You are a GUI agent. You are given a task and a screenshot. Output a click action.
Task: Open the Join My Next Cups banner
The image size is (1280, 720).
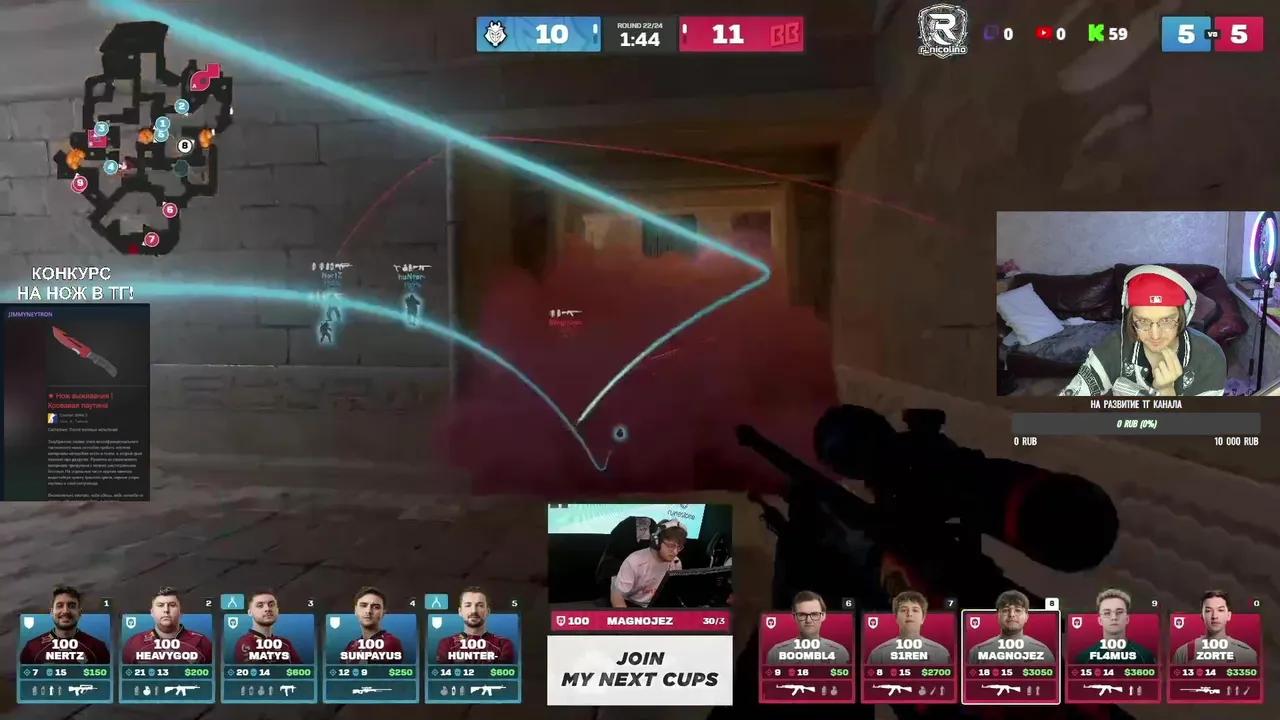coord(640,670)
